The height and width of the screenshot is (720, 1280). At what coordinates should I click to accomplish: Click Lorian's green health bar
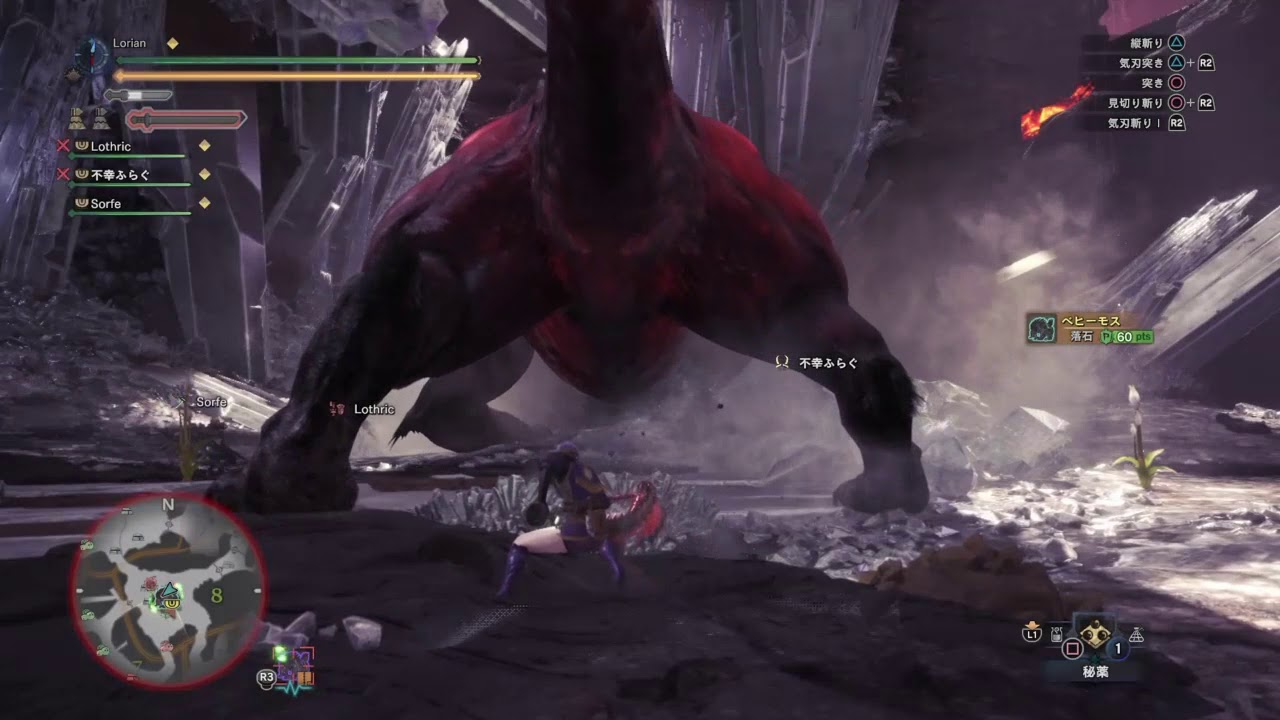pyautogui.click(x=300, y=60)
